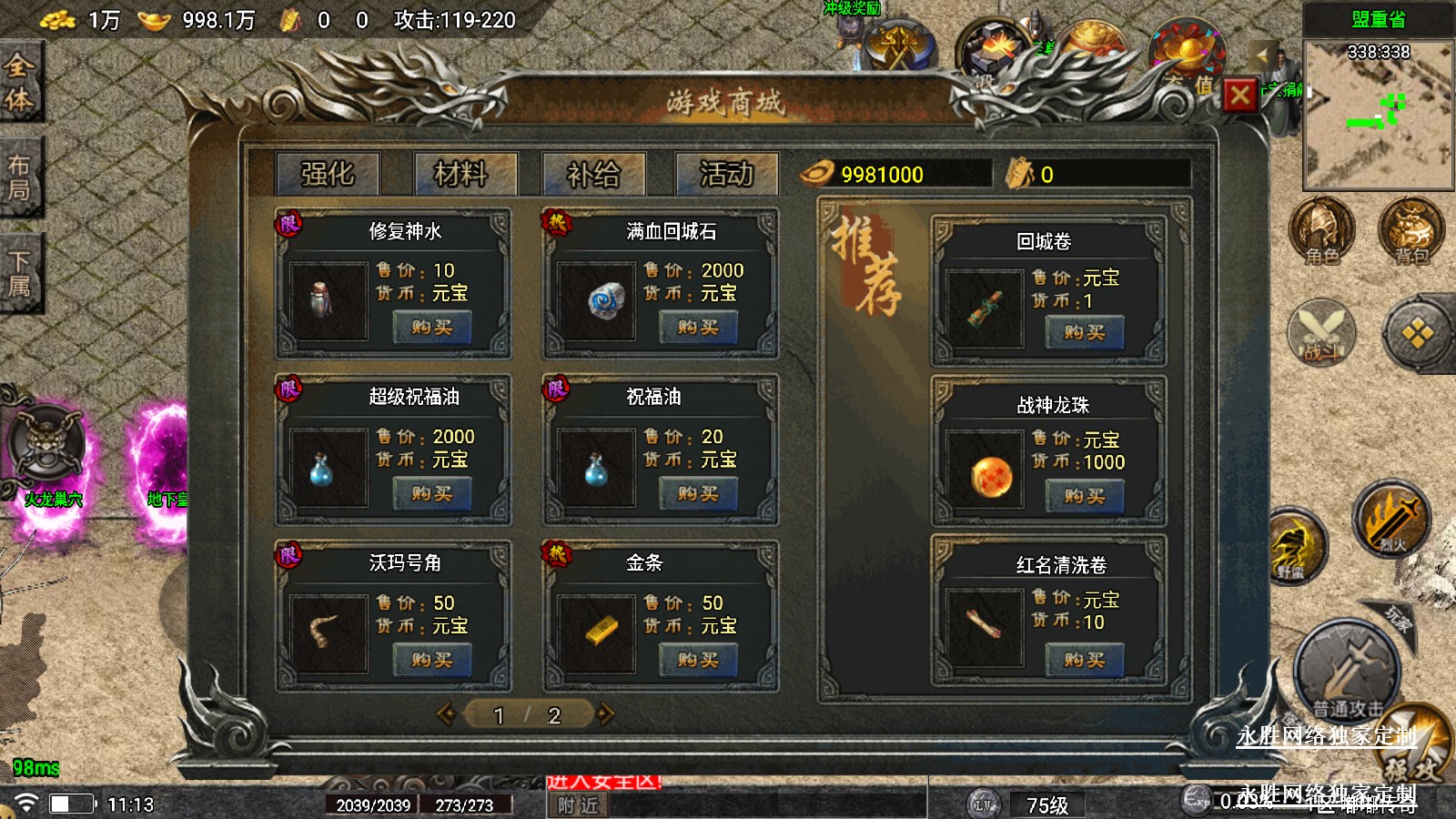The width and height of the screenshot is (1456, 819).
Task: Buy the 修复神水 item
Action: (x=431, y=328)
